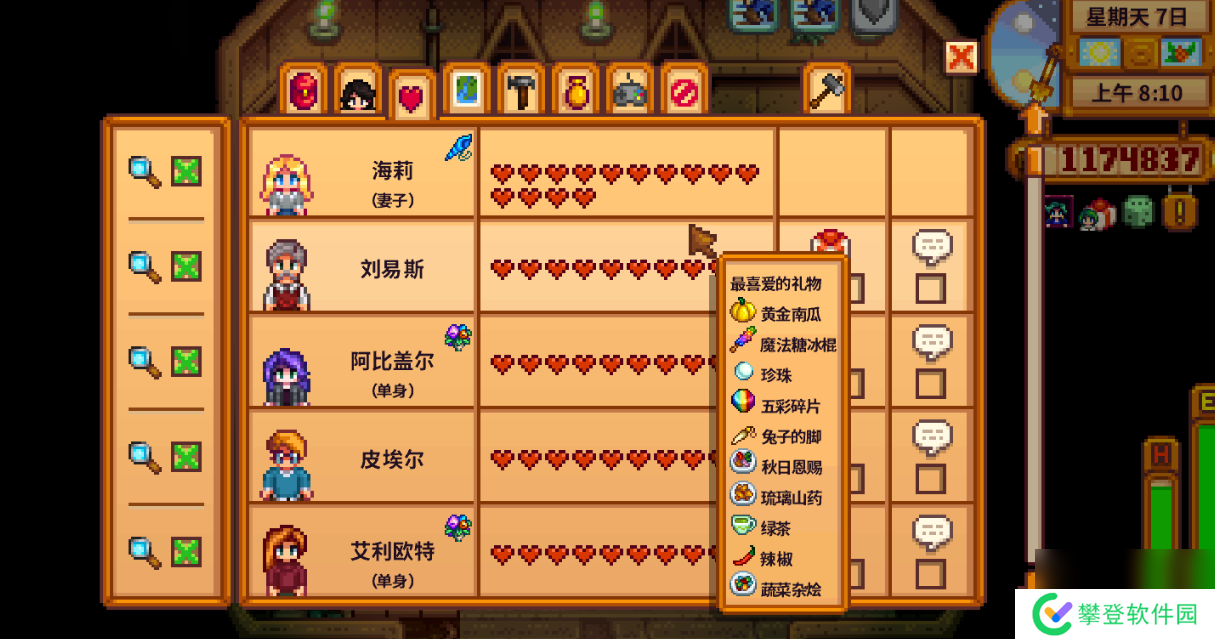Viewport: 1215px width, 639px height.
Task: Open the options tab with gamepad icon
Action: [x=630, y=93]
